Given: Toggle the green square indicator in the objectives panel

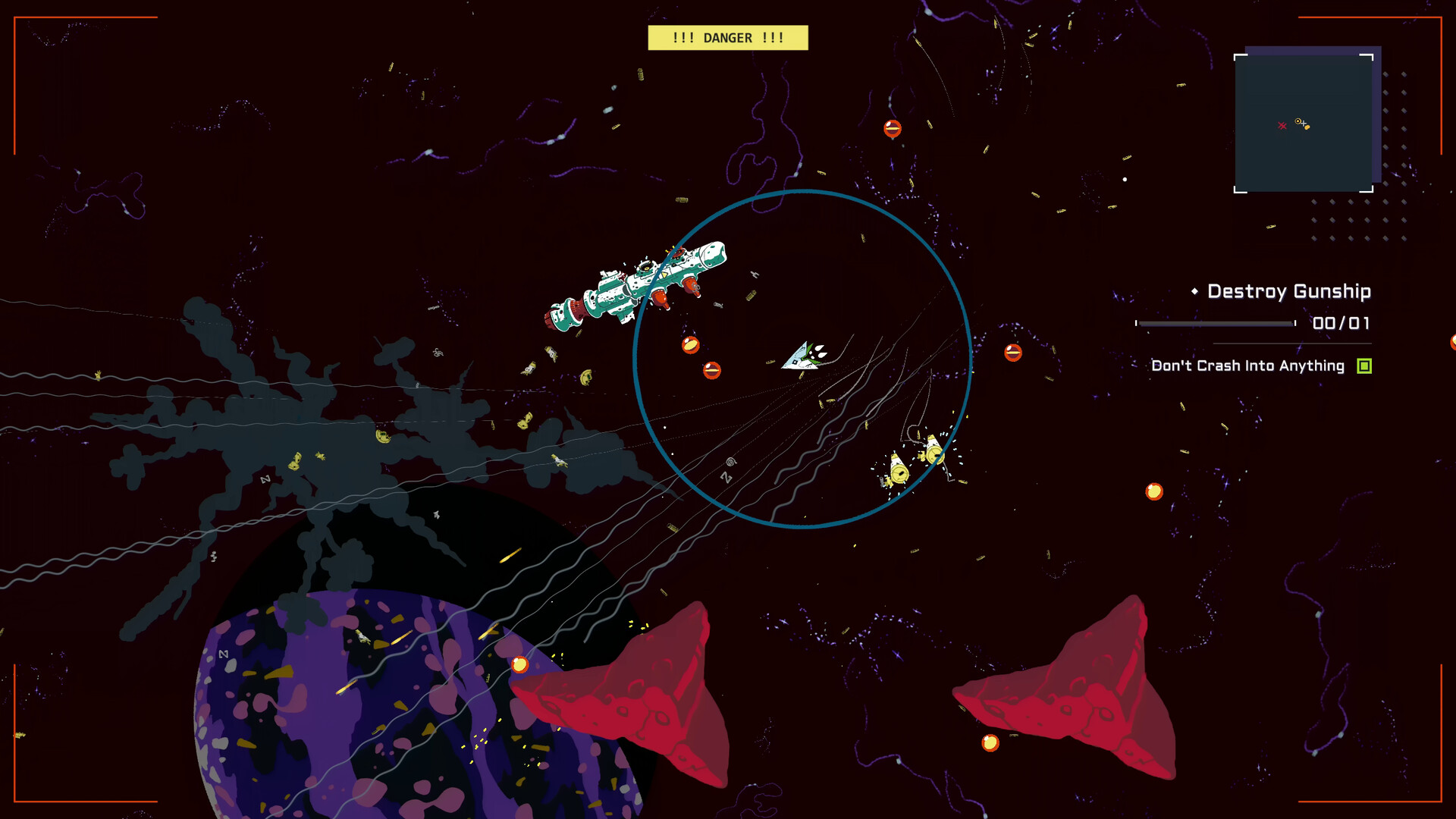Looking at the screenshot, I should click(x=1364, y=366).
